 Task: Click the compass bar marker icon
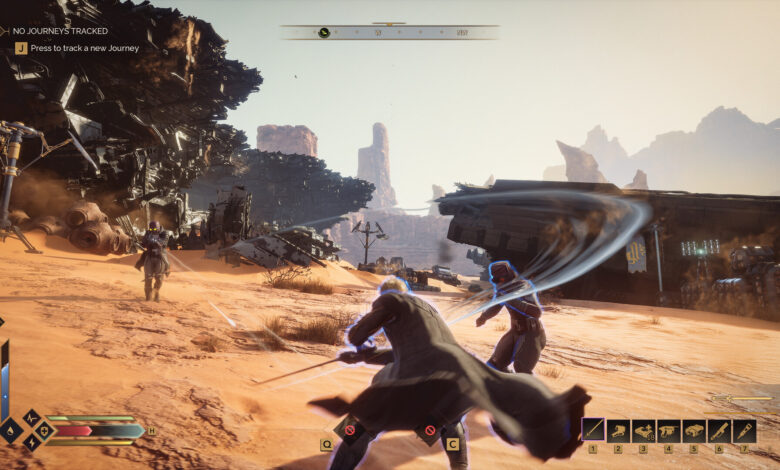point(324,32)
